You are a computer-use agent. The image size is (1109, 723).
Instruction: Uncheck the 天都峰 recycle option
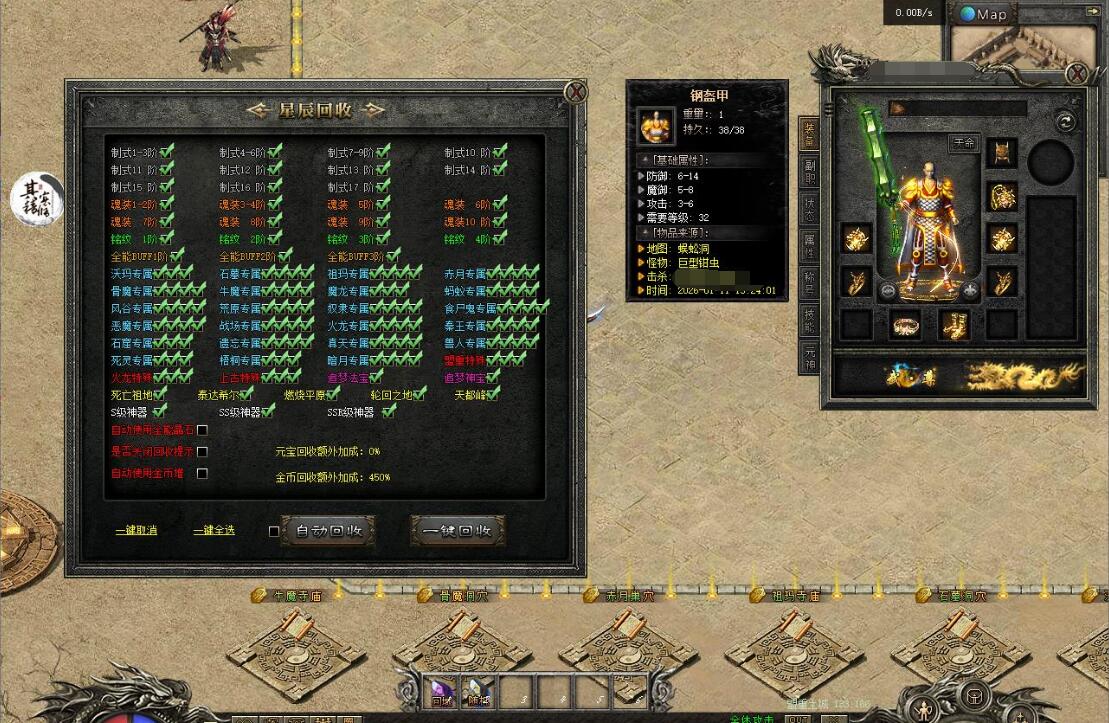click(492, 394)
